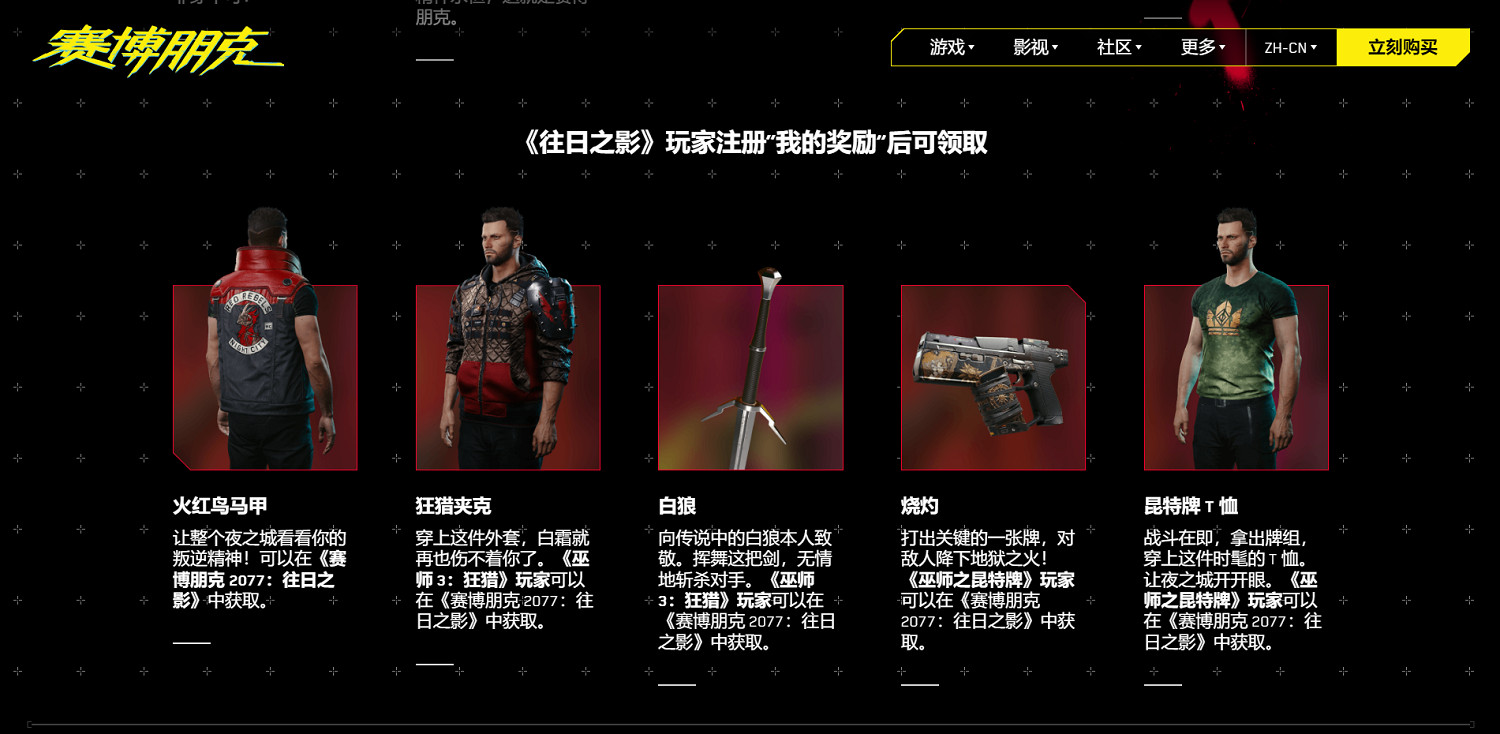Click the yellow 立刻购买 purchase button

pyautogui.click(x=1402, y=46)
